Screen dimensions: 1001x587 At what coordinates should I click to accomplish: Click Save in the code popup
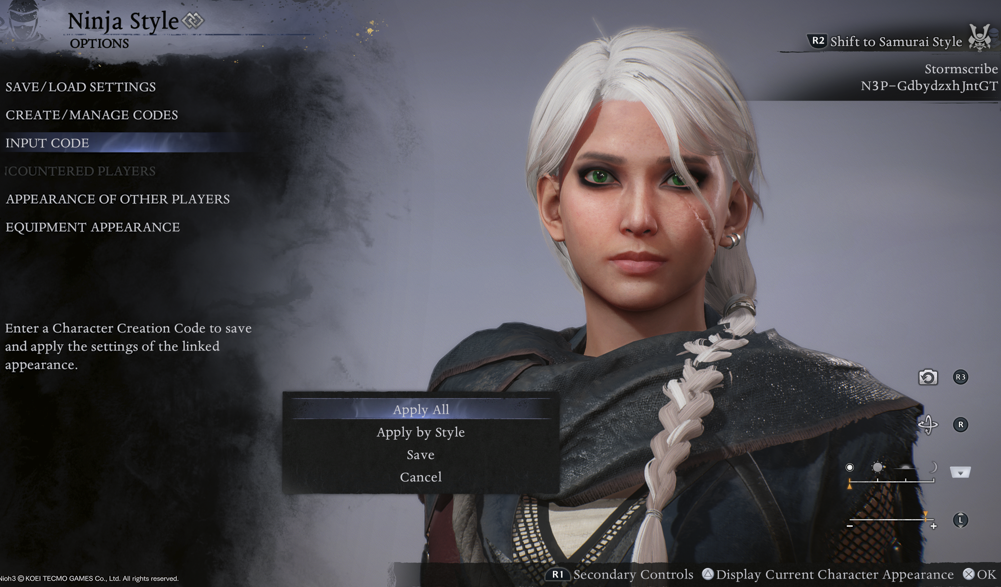pos(421,454)
